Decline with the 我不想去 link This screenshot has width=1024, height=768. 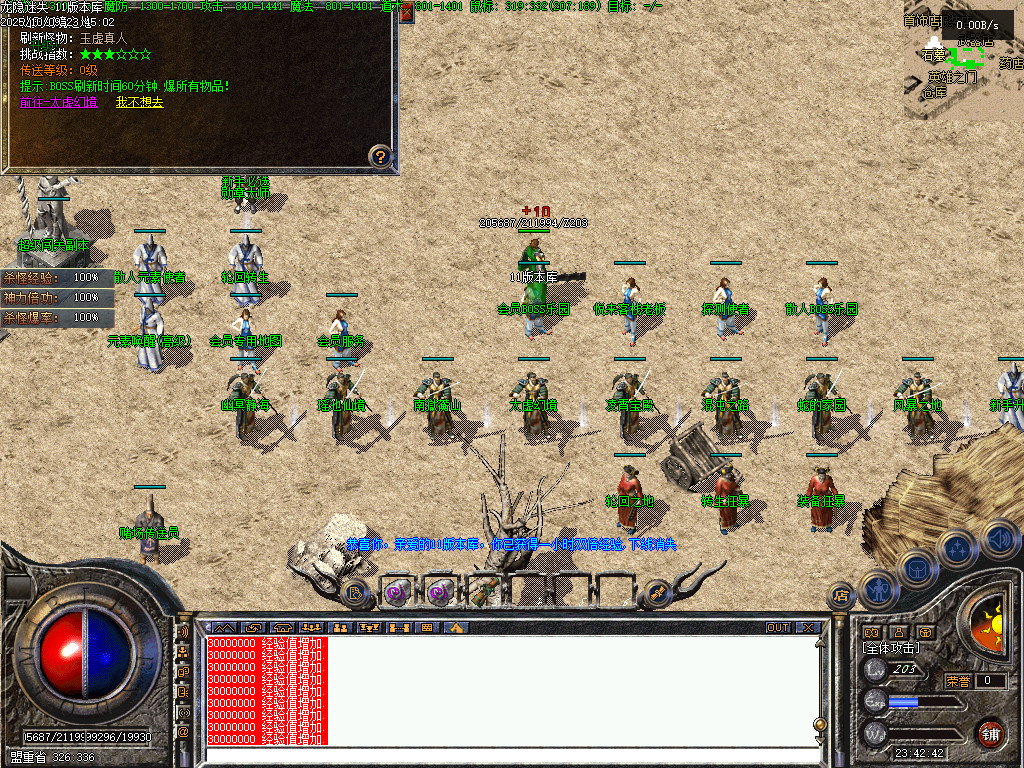coord(139,102)
